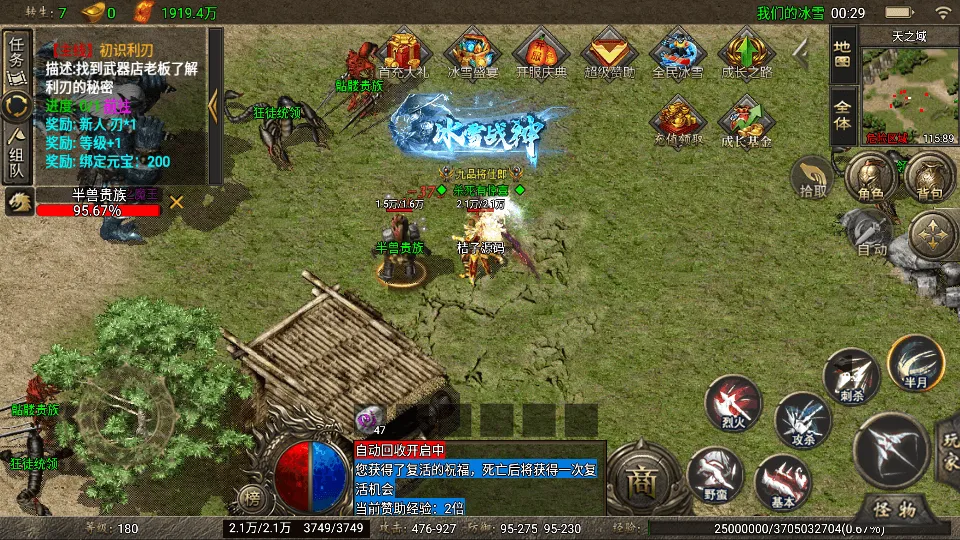Image resolution: width=960 pixels, height=540 pixels.
Task: Open the 背包 backpack
Action: pyautogui.click(x=929, y=178)
